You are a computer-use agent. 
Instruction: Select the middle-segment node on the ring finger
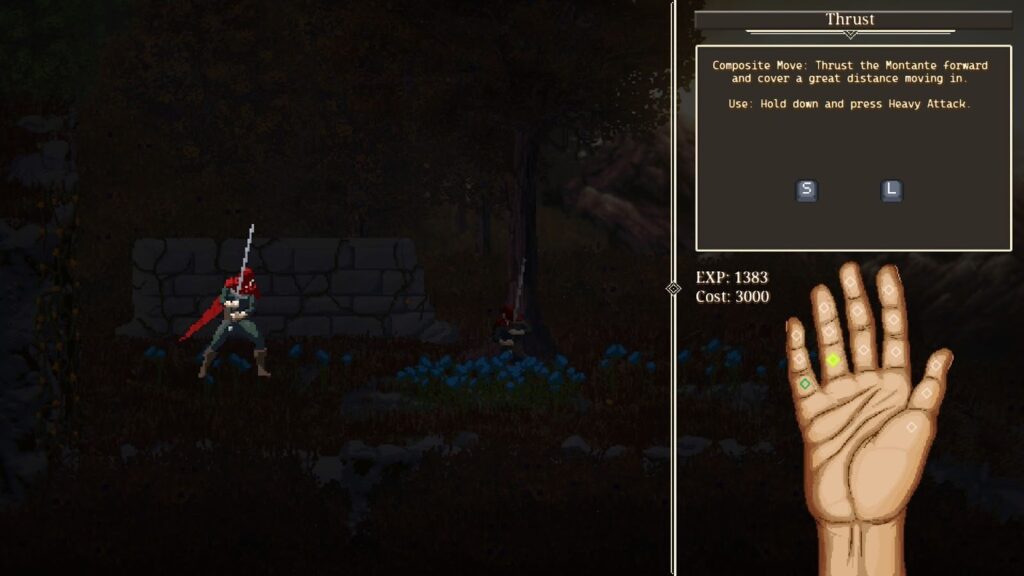[x=828, y=331]
